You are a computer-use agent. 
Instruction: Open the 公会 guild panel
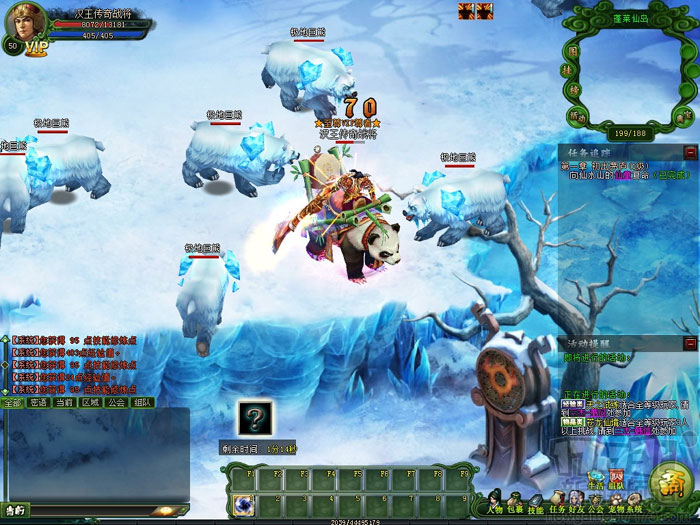598,502
